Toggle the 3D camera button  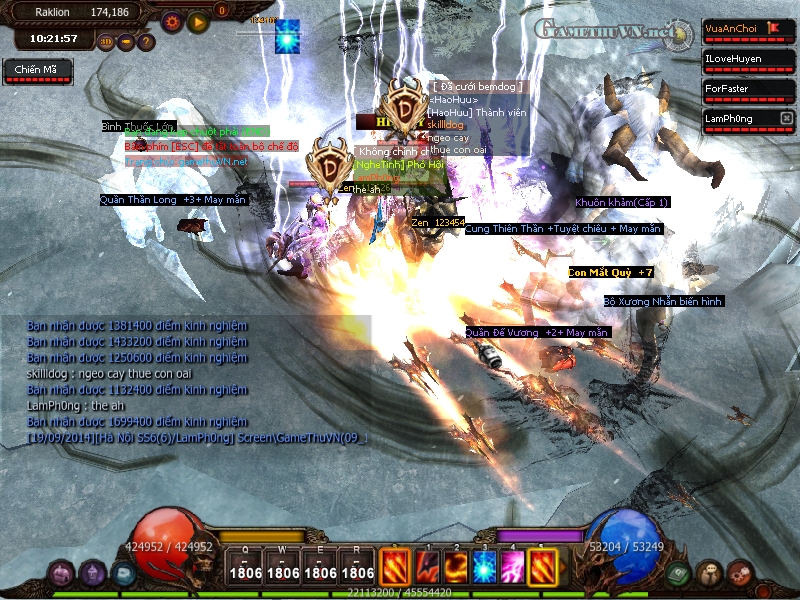[x=106, y=42]
